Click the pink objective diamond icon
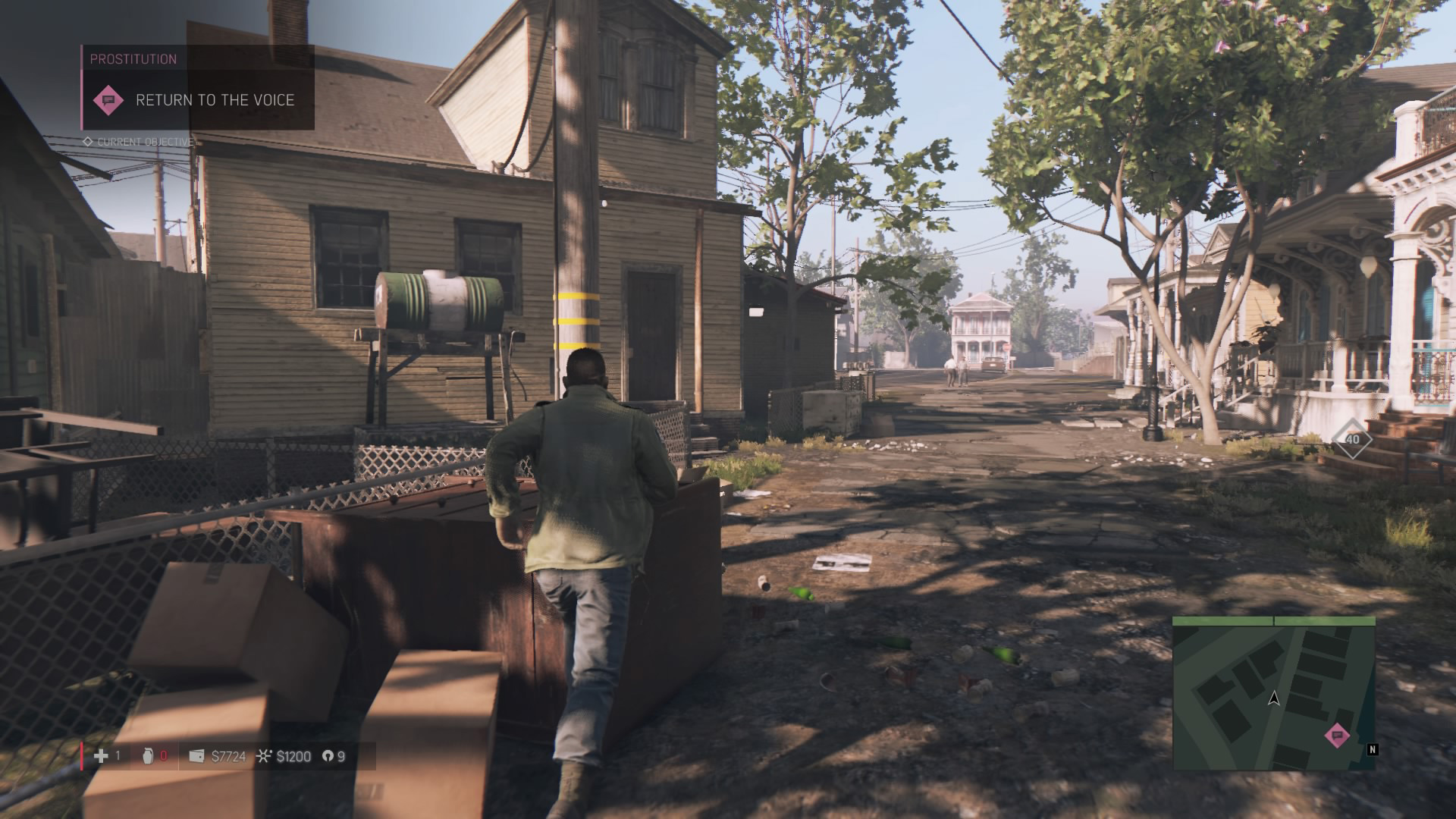 coord(108,100)
